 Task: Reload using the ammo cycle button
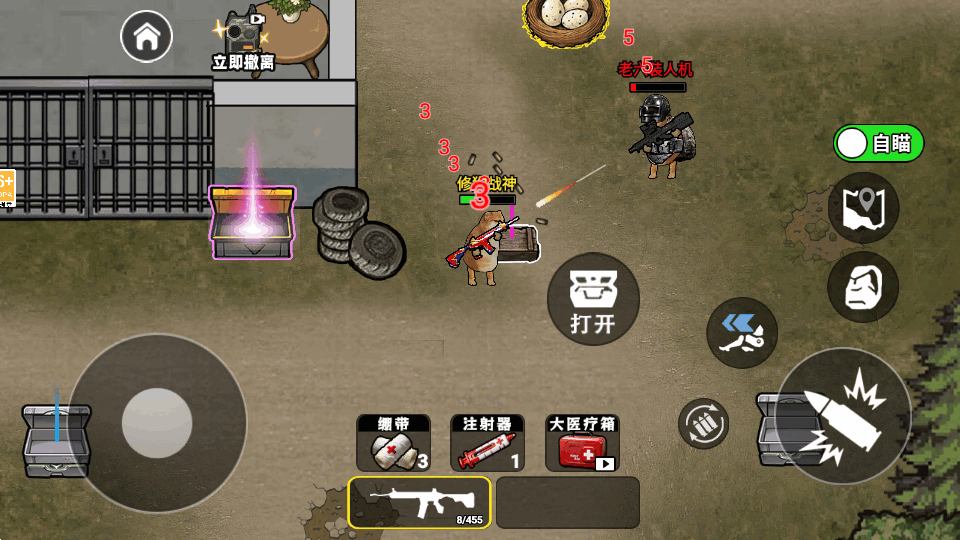[x=704, y=423]
